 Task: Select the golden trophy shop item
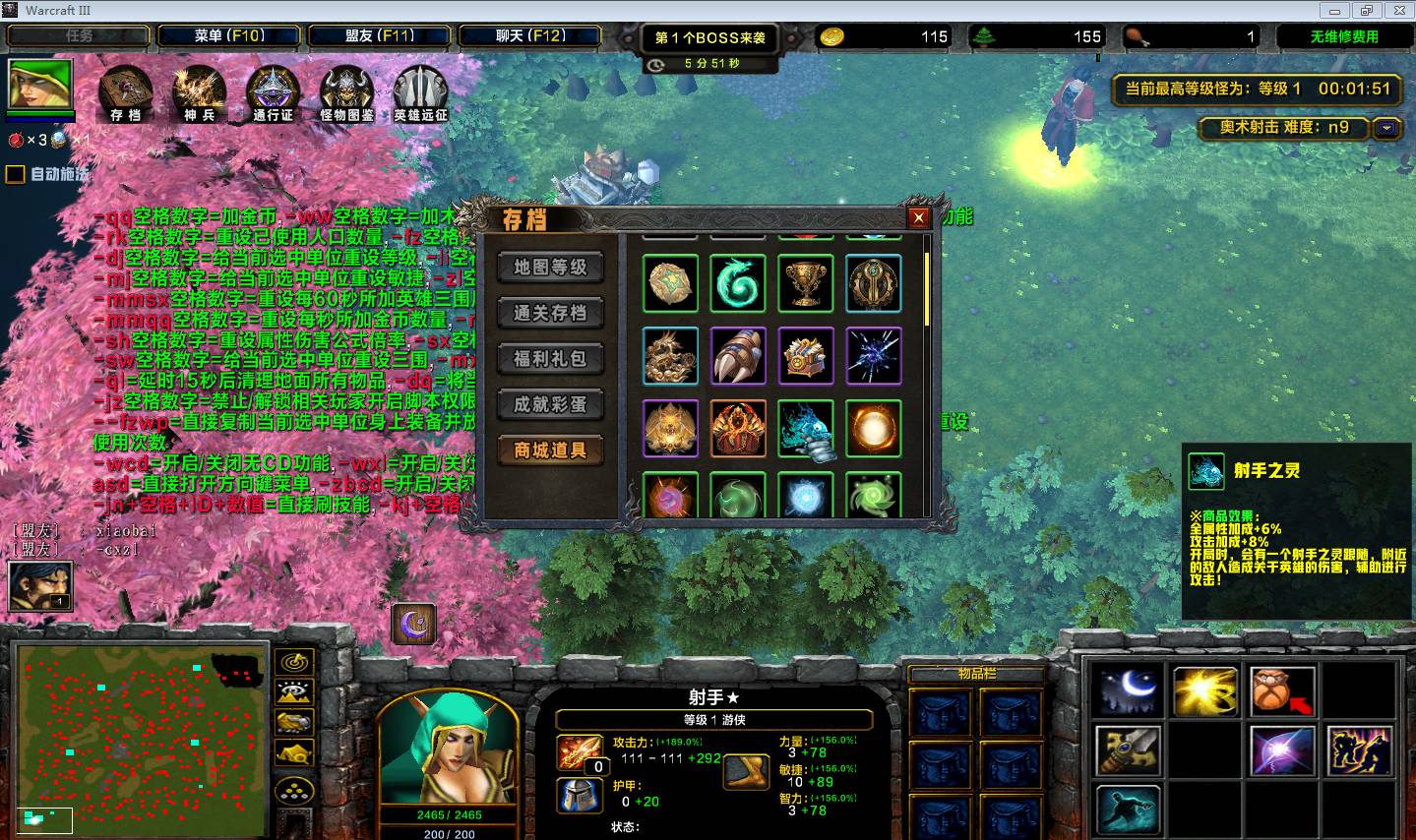806,283
